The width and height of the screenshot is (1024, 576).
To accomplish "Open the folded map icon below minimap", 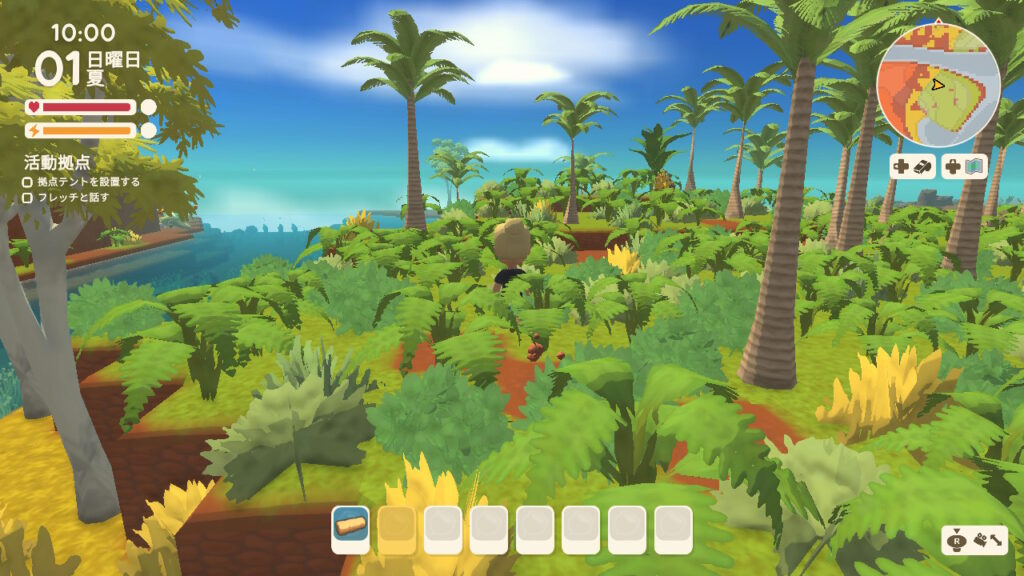I will (975, 167).
